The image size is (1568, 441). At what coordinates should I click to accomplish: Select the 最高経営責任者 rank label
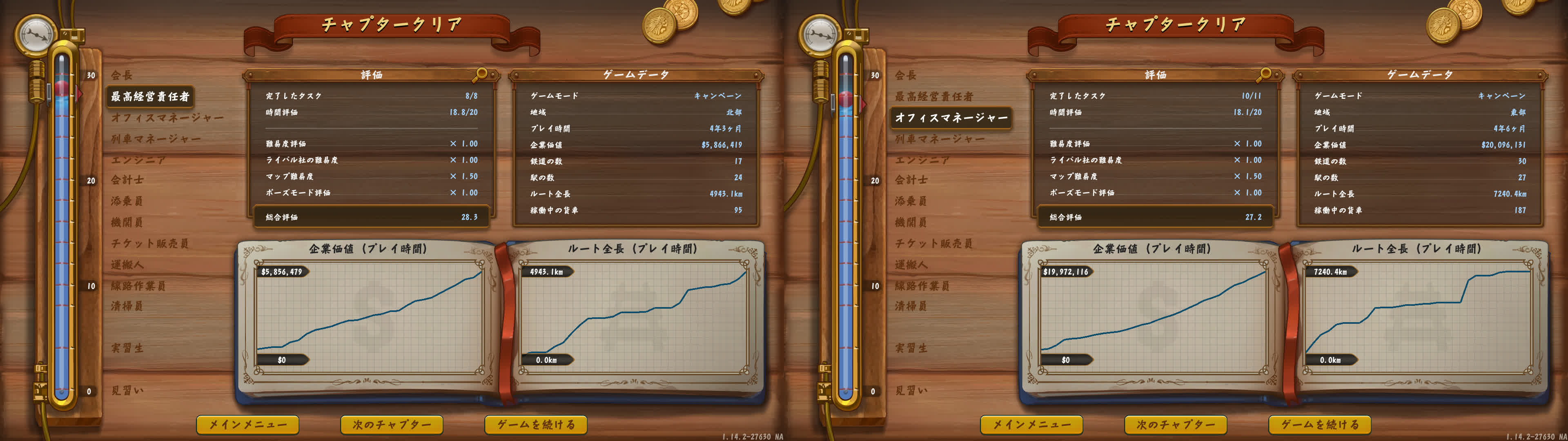pos(151,96)
